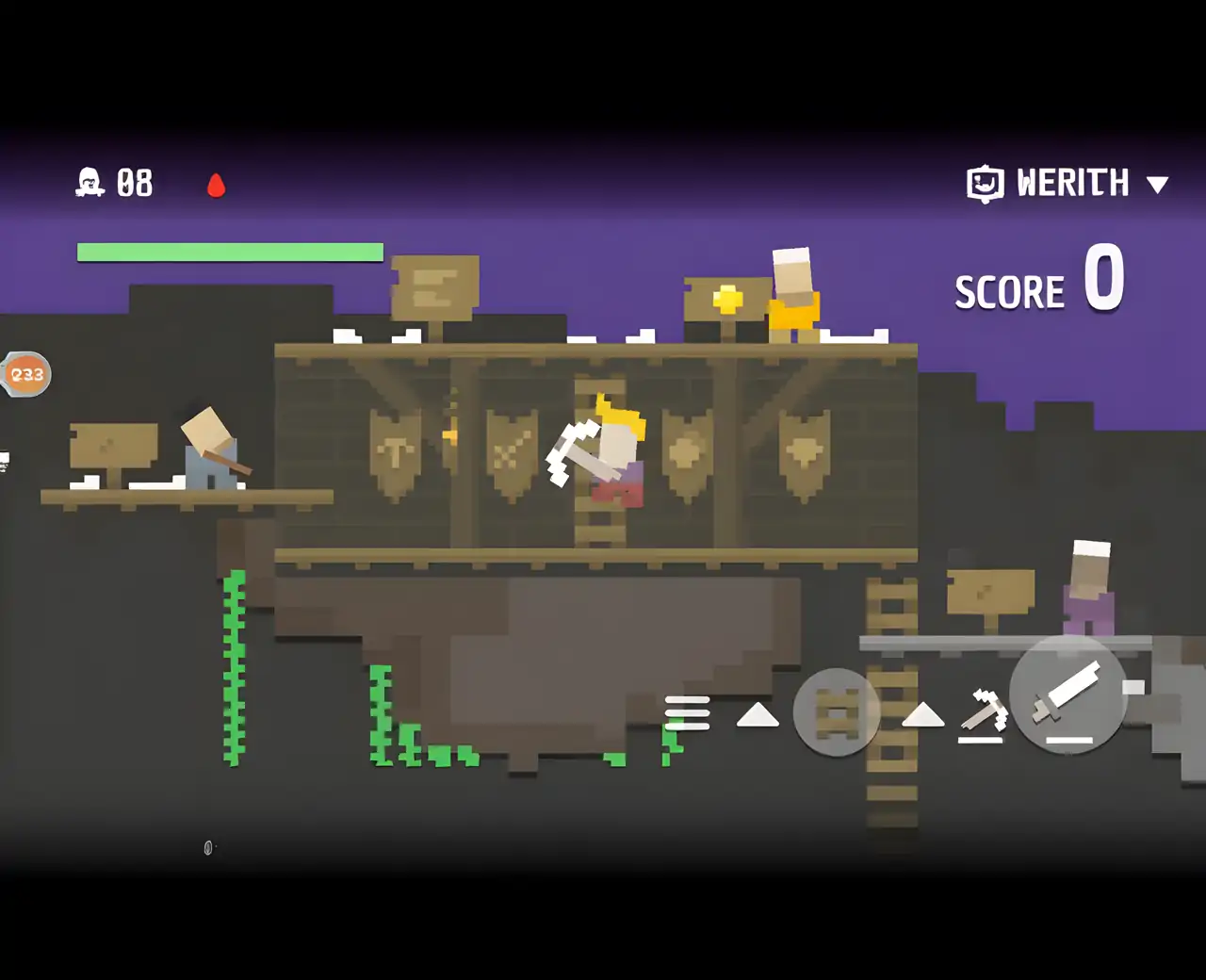Open the WERITH player dropdown
This screenshot has height=980, width=1206.
(1157, 185)
